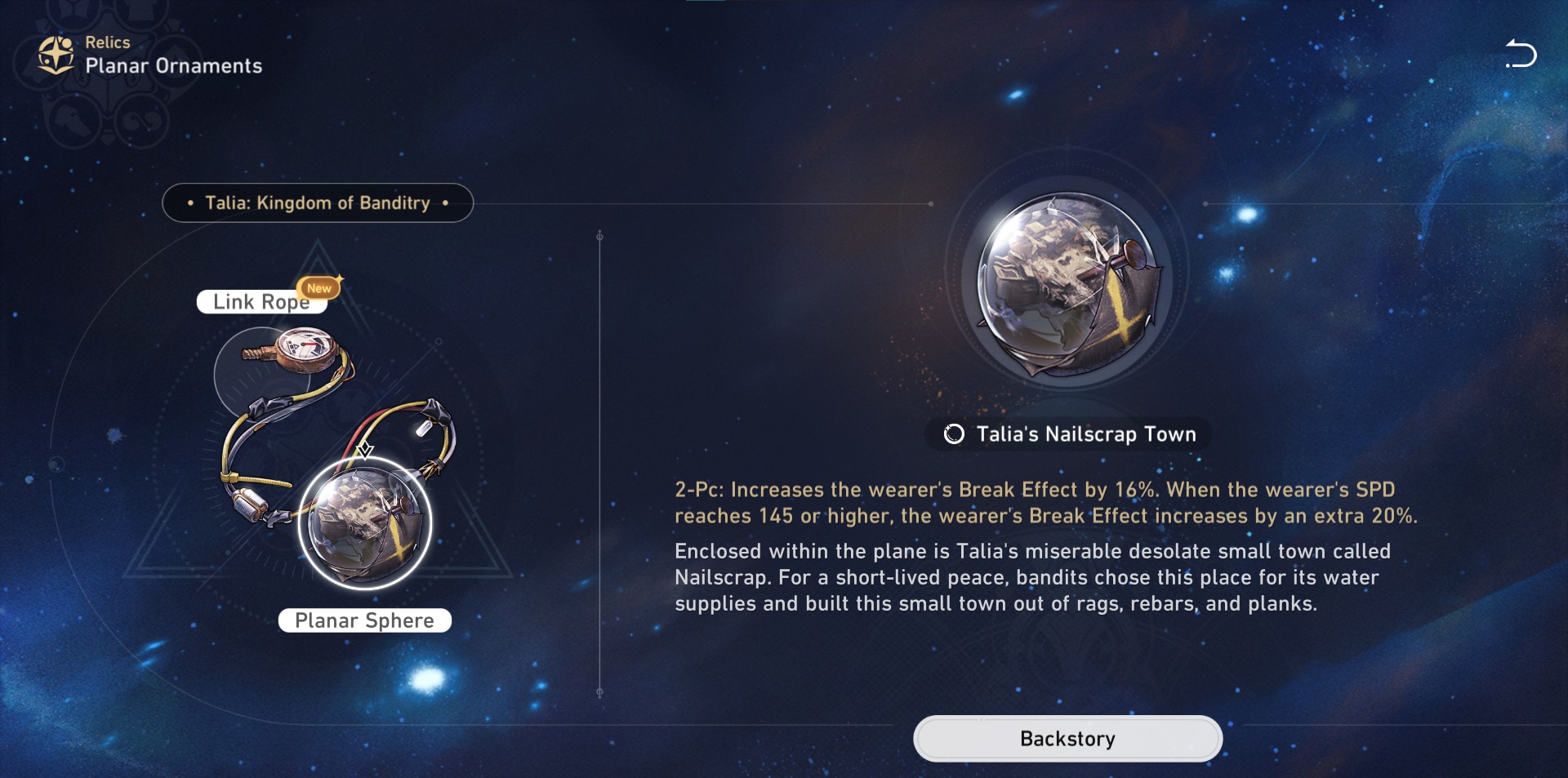The height and width of the screenshot is (778, 1568).
Task: Go back using the return arrow
Action: tap(1521, 54)
